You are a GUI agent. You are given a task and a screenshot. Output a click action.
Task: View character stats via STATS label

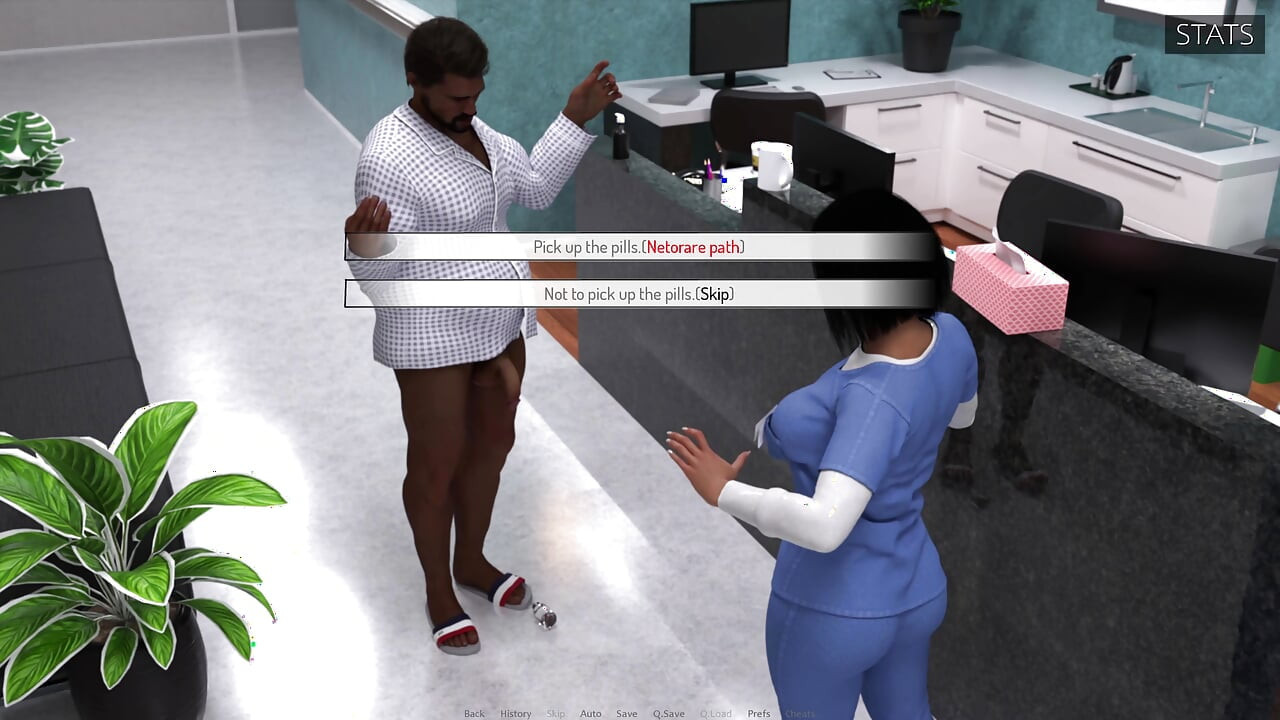point(1214,35)
